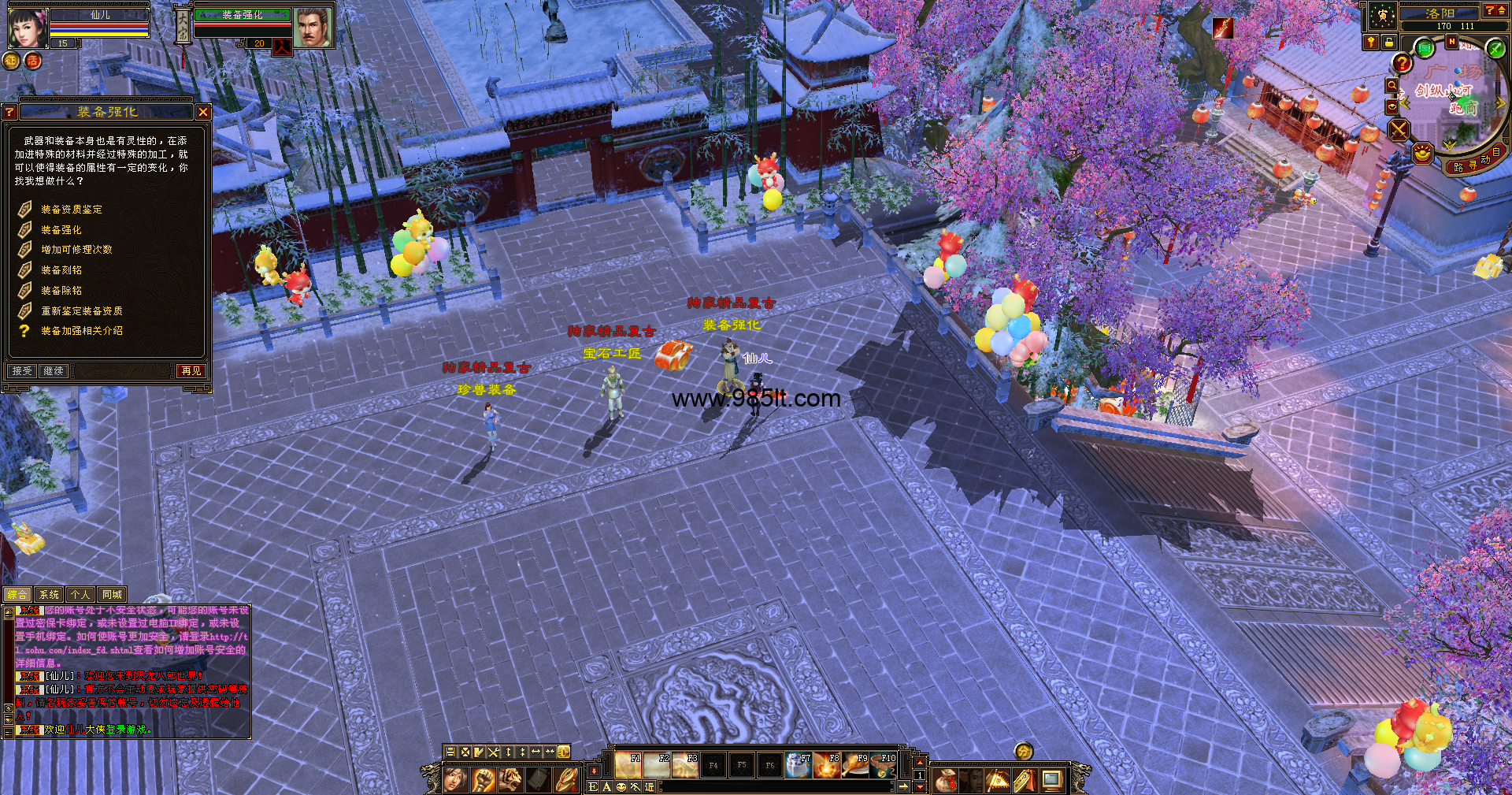The image size is (1512, 795).
Task: Select the 装备刻铭 dialogue option
Action: click(x=61, y=270)
